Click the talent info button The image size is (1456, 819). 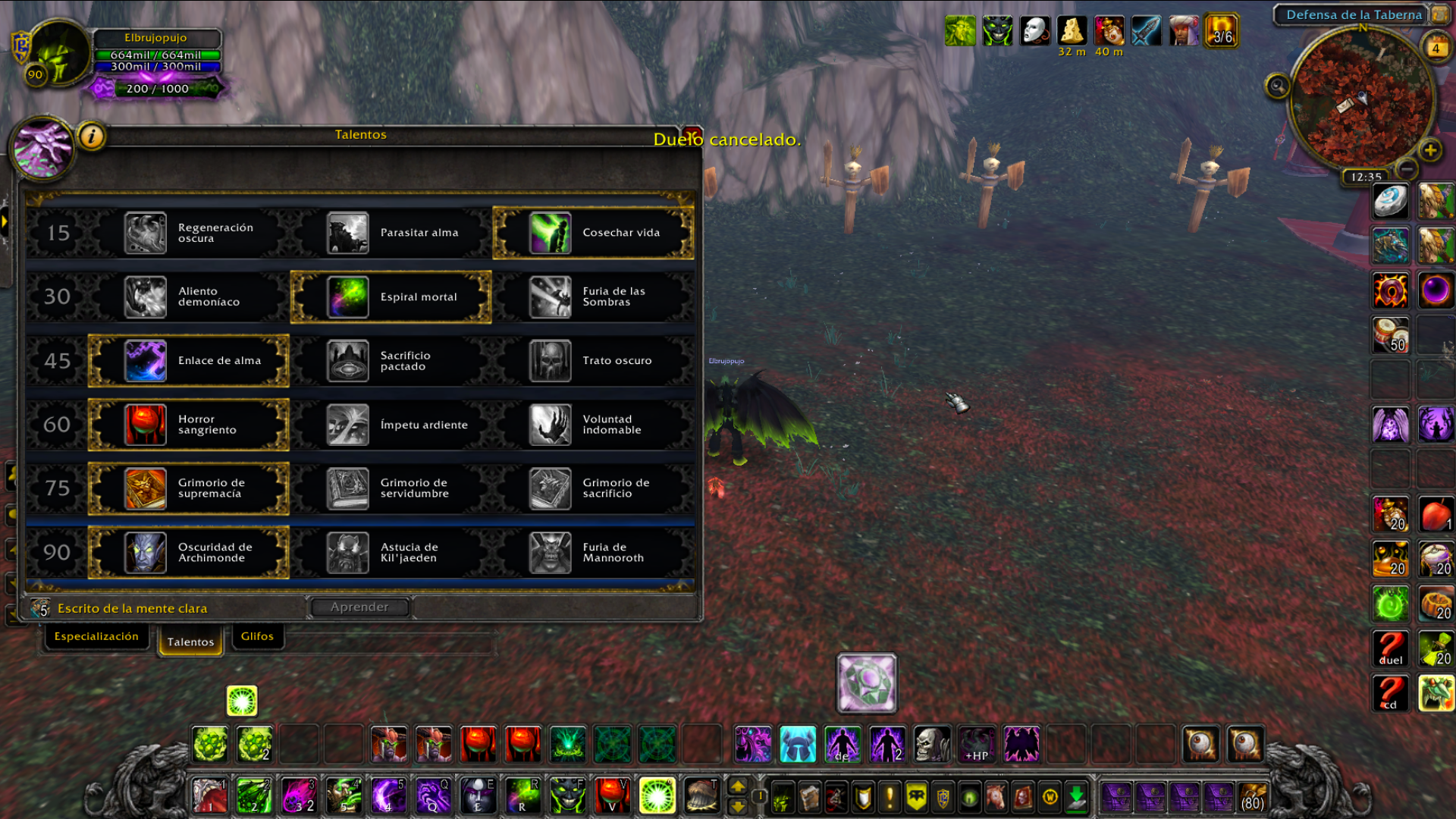pos(92,136)
